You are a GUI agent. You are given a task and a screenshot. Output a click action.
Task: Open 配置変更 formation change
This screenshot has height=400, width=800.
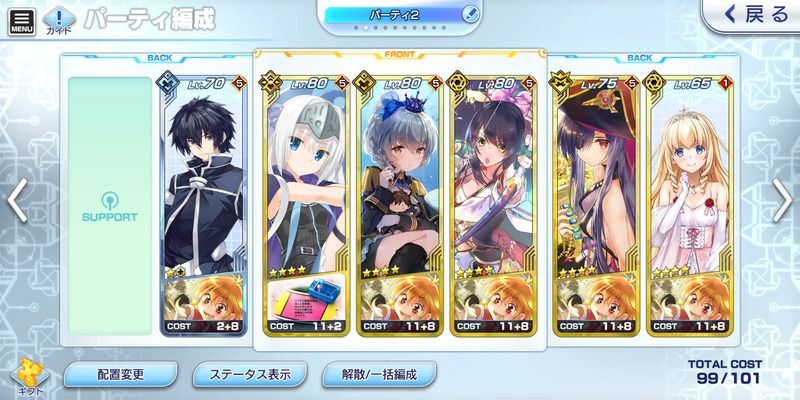[121, 376]
